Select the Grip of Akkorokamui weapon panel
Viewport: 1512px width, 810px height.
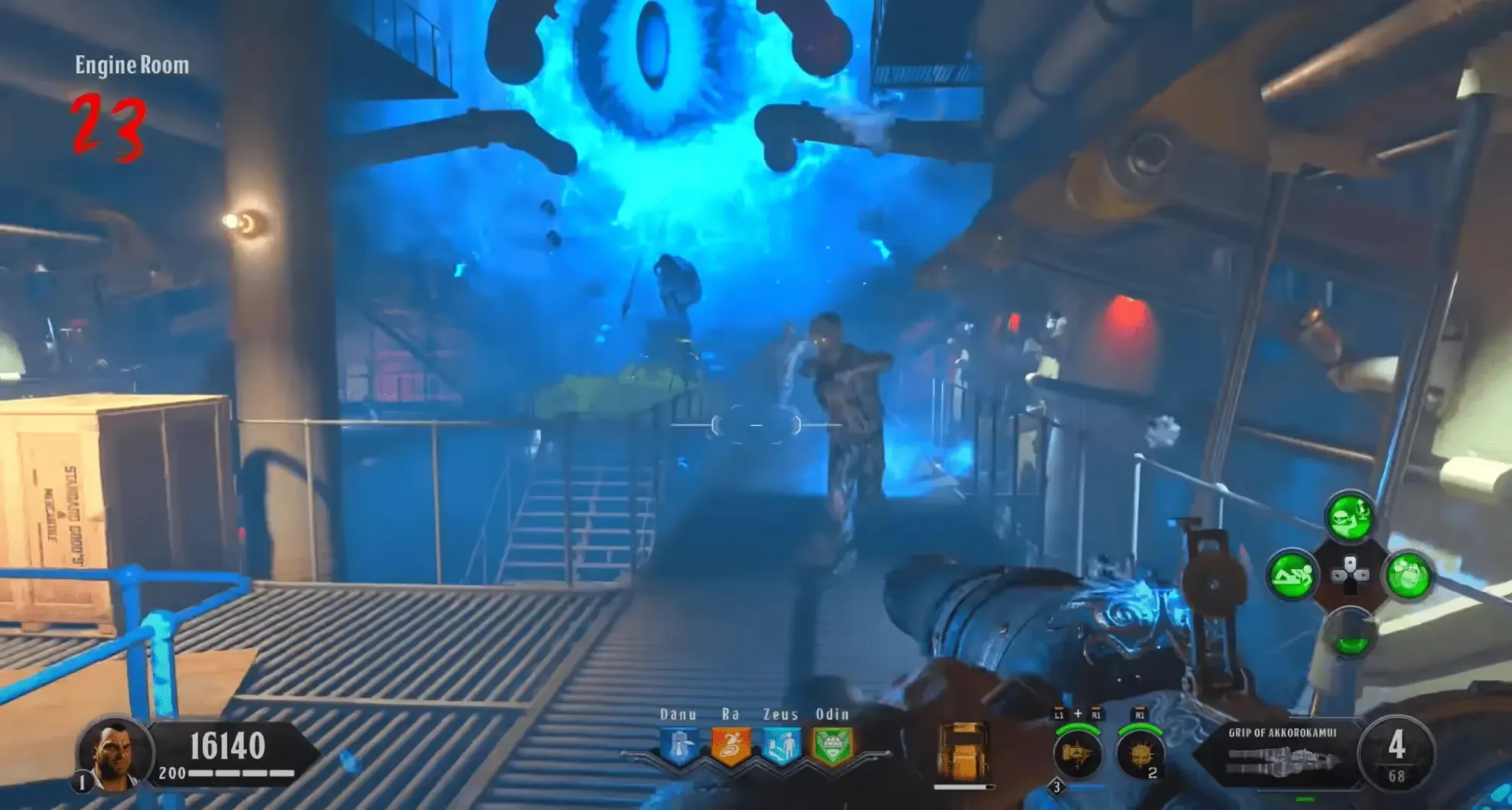[1282, 753]
